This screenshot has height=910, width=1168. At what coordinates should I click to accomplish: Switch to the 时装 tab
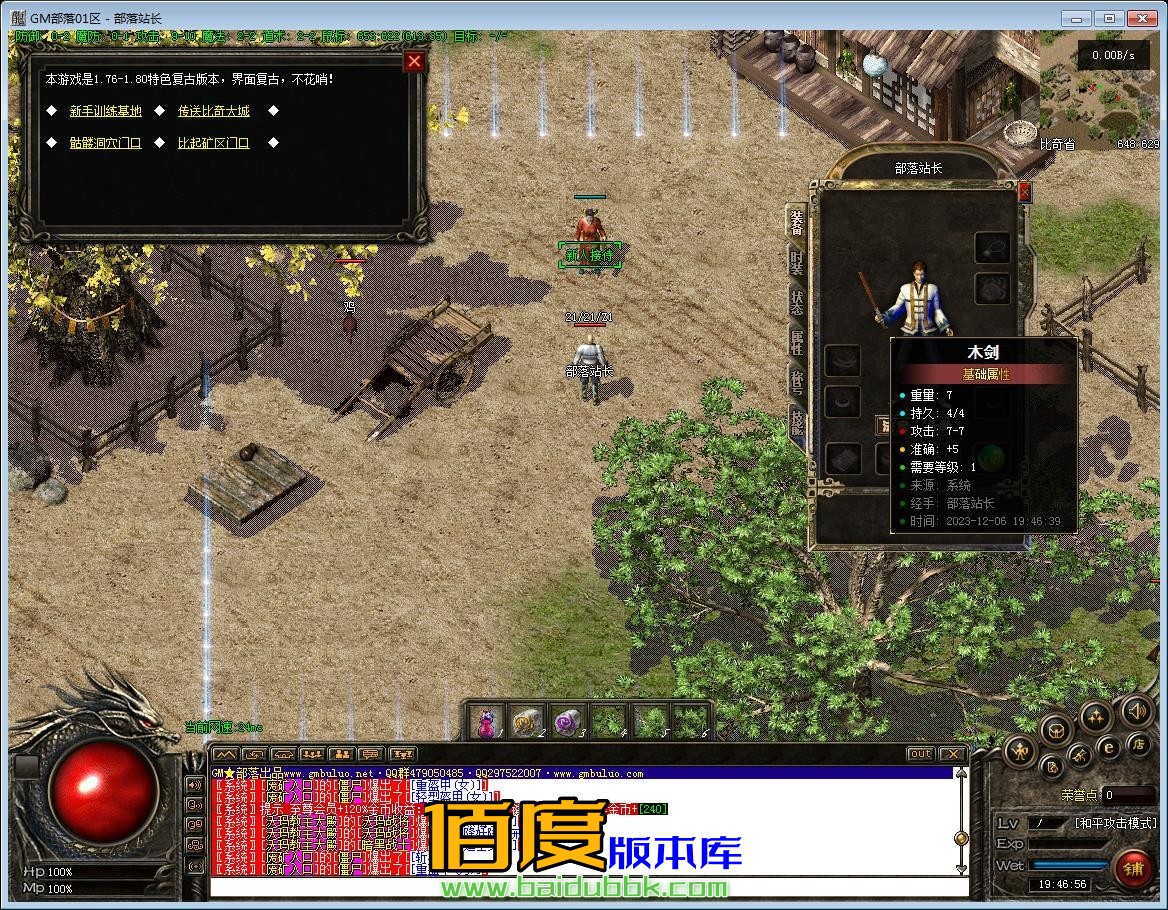[796, 263]
